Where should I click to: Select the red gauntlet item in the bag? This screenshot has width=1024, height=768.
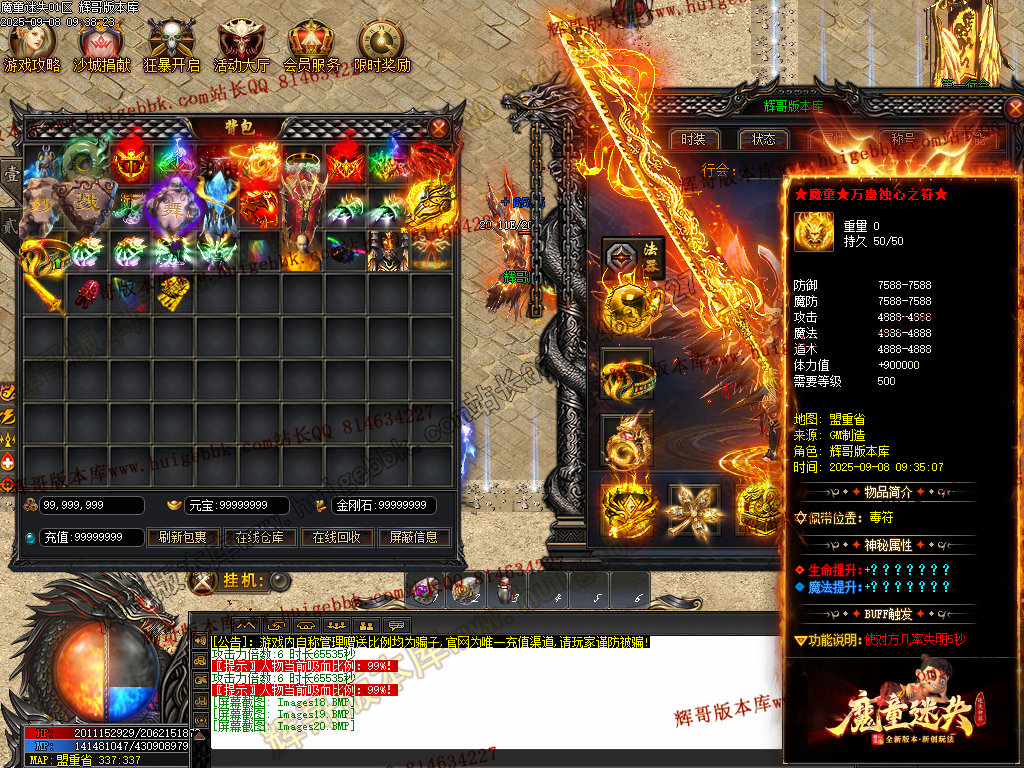(x=89, y=292)
